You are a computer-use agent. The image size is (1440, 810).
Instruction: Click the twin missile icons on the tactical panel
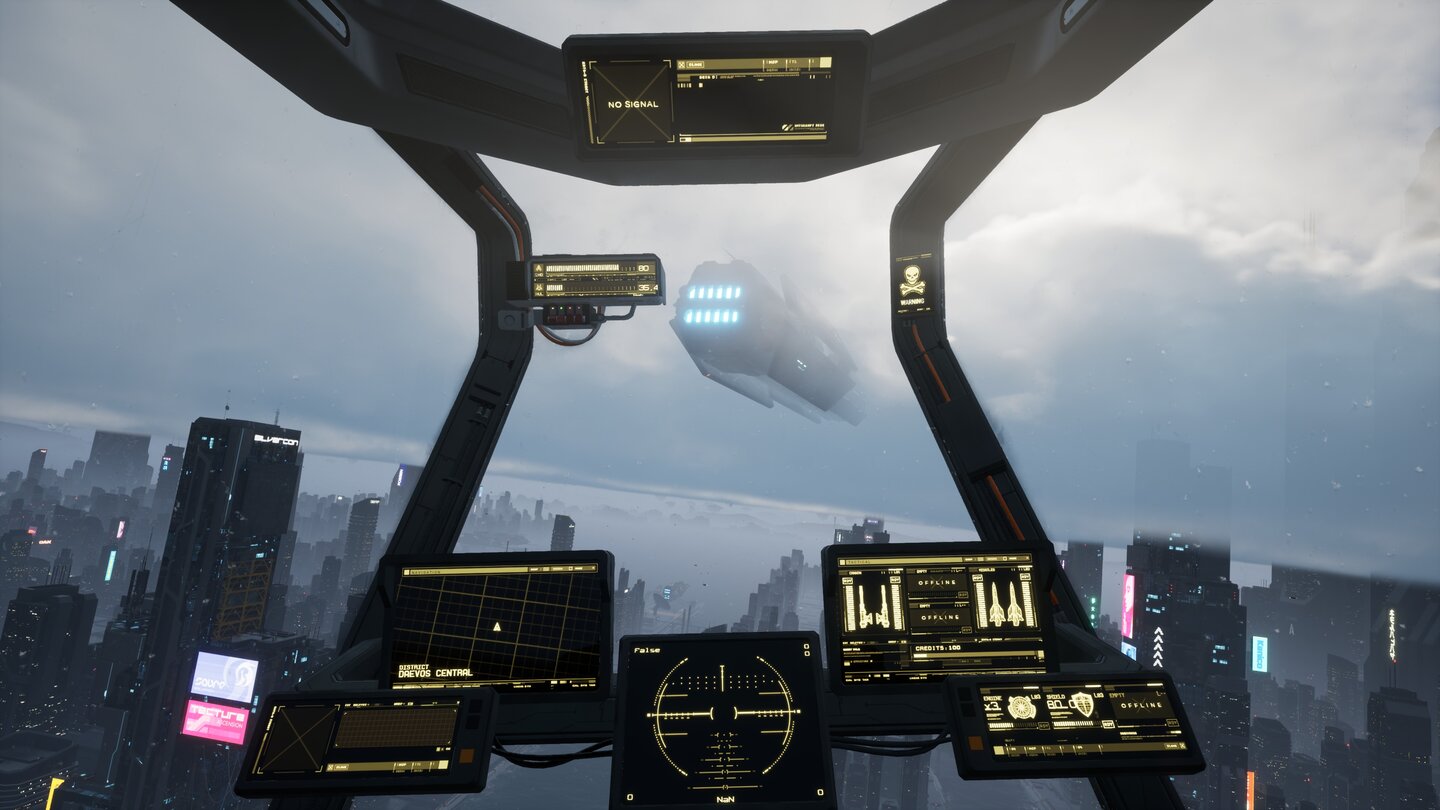pyautogui.click(x=1007, y=603)
